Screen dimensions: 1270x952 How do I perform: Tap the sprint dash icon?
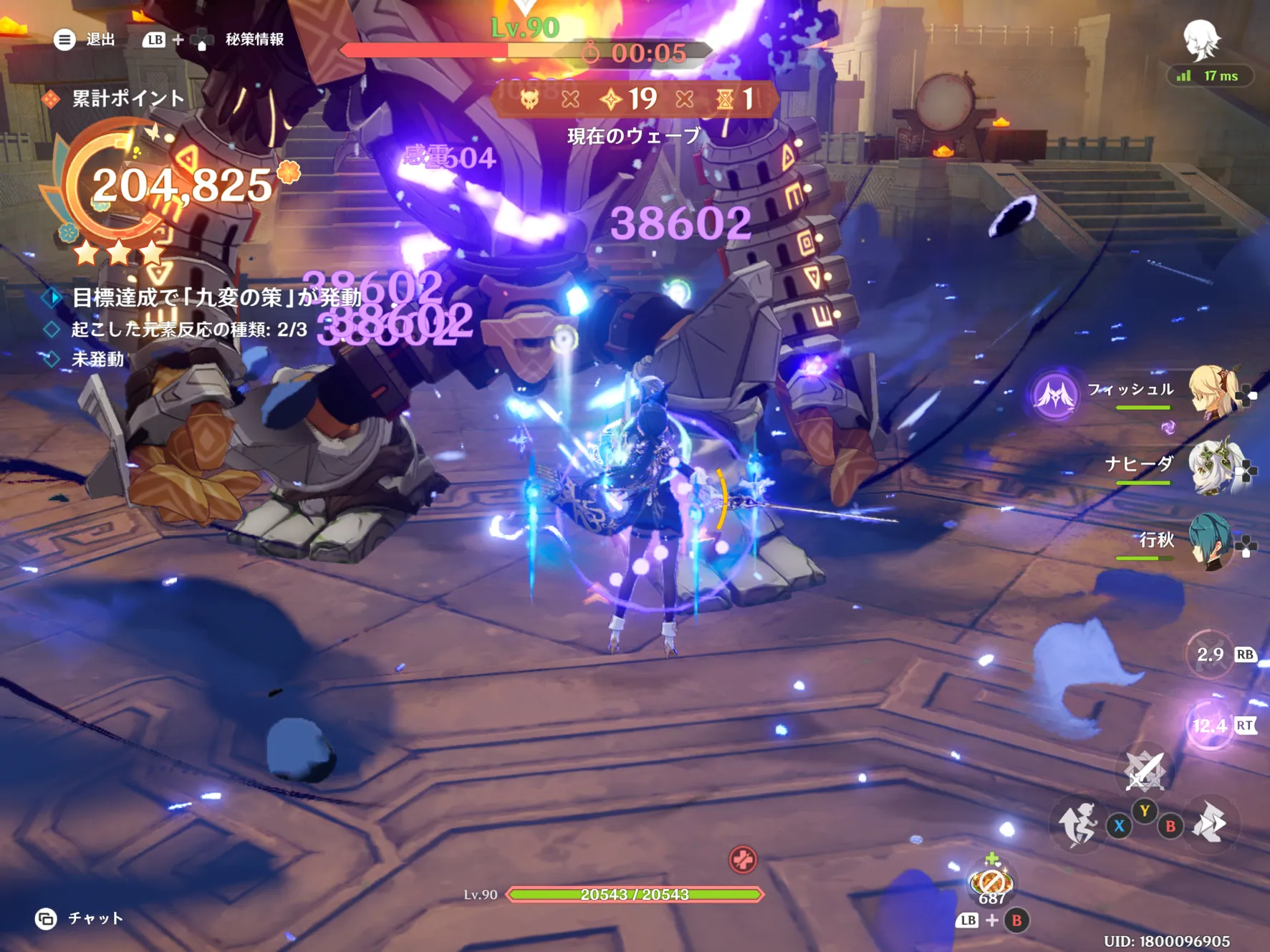[x=1210, y=822]
